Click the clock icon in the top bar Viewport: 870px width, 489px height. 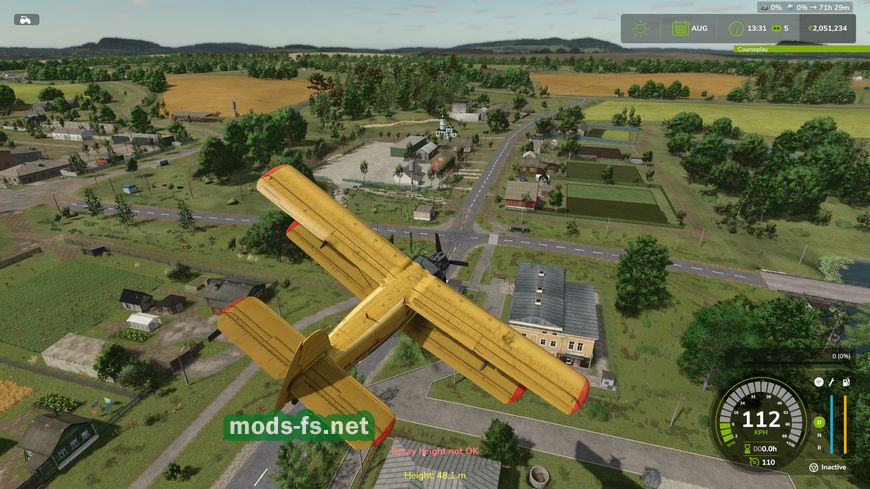coord(736,28)
